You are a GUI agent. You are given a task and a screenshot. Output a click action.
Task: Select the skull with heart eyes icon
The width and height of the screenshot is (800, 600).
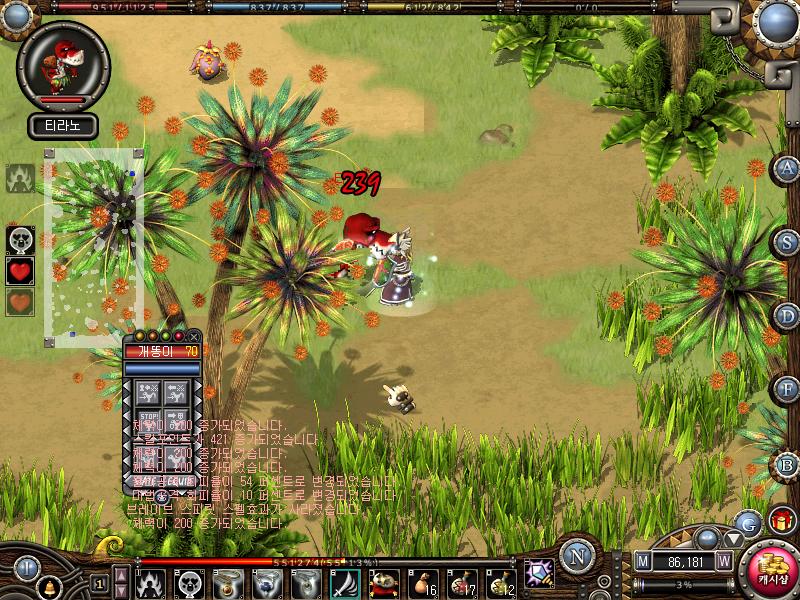(20, 239)
